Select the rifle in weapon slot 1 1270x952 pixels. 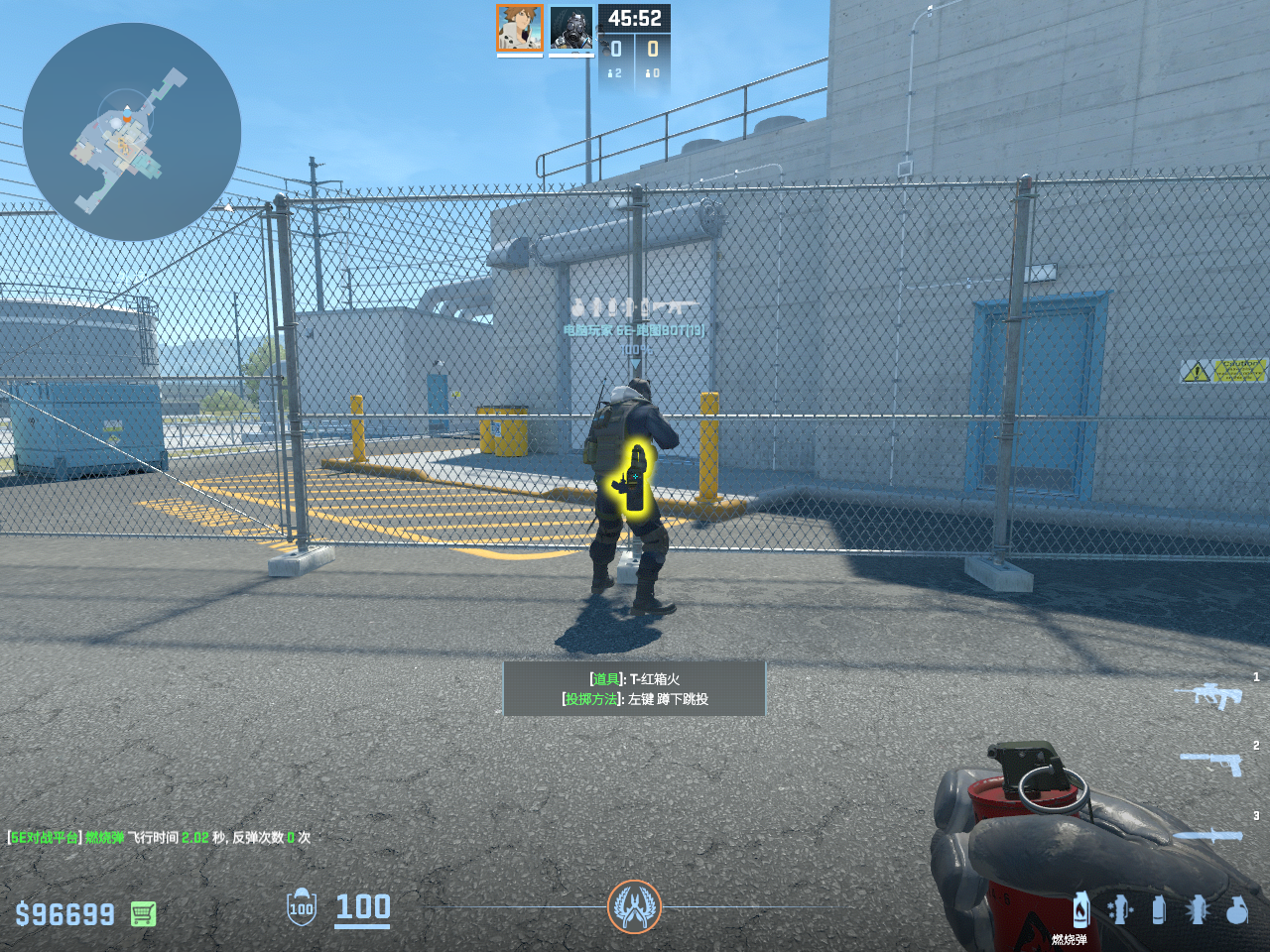[x=1208, y=695]
